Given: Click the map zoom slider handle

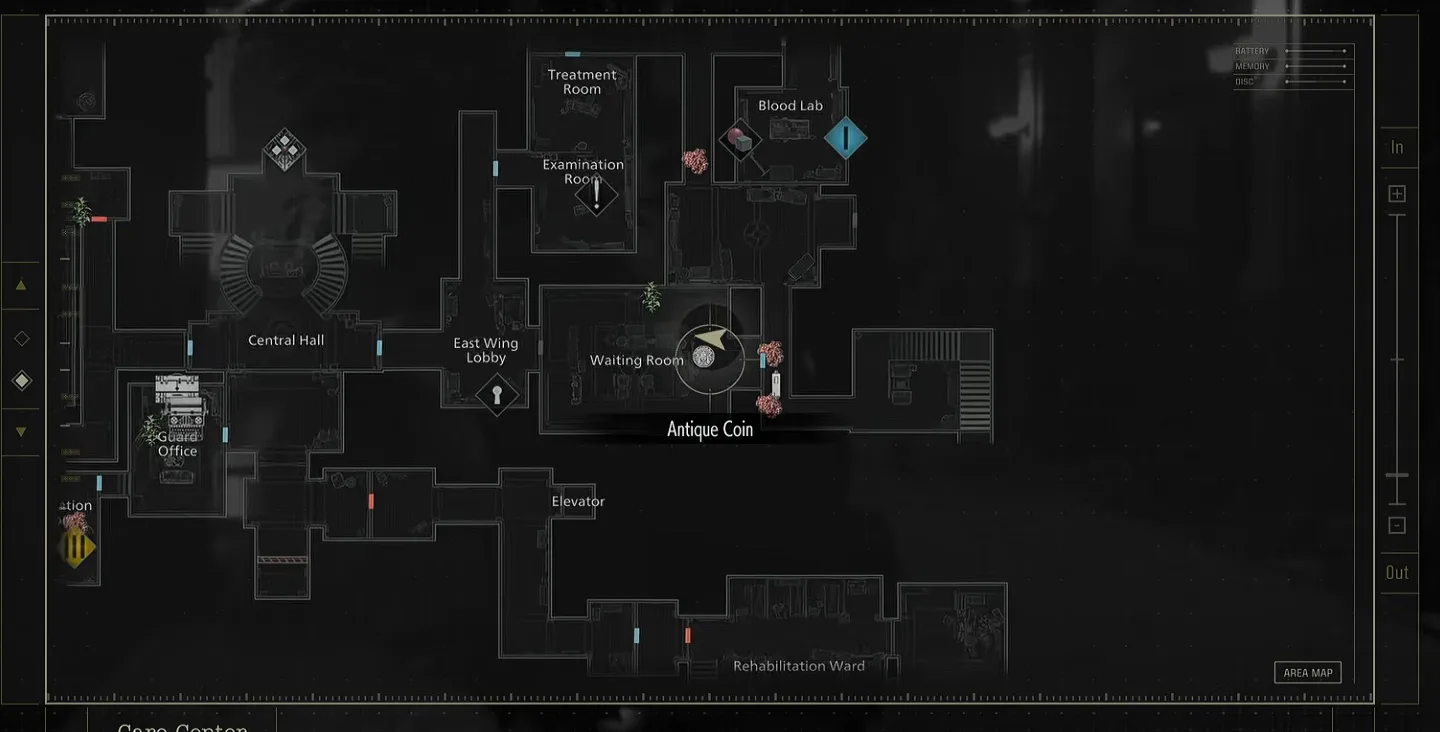Looking at the screenshot, I should coord(1397,476).
